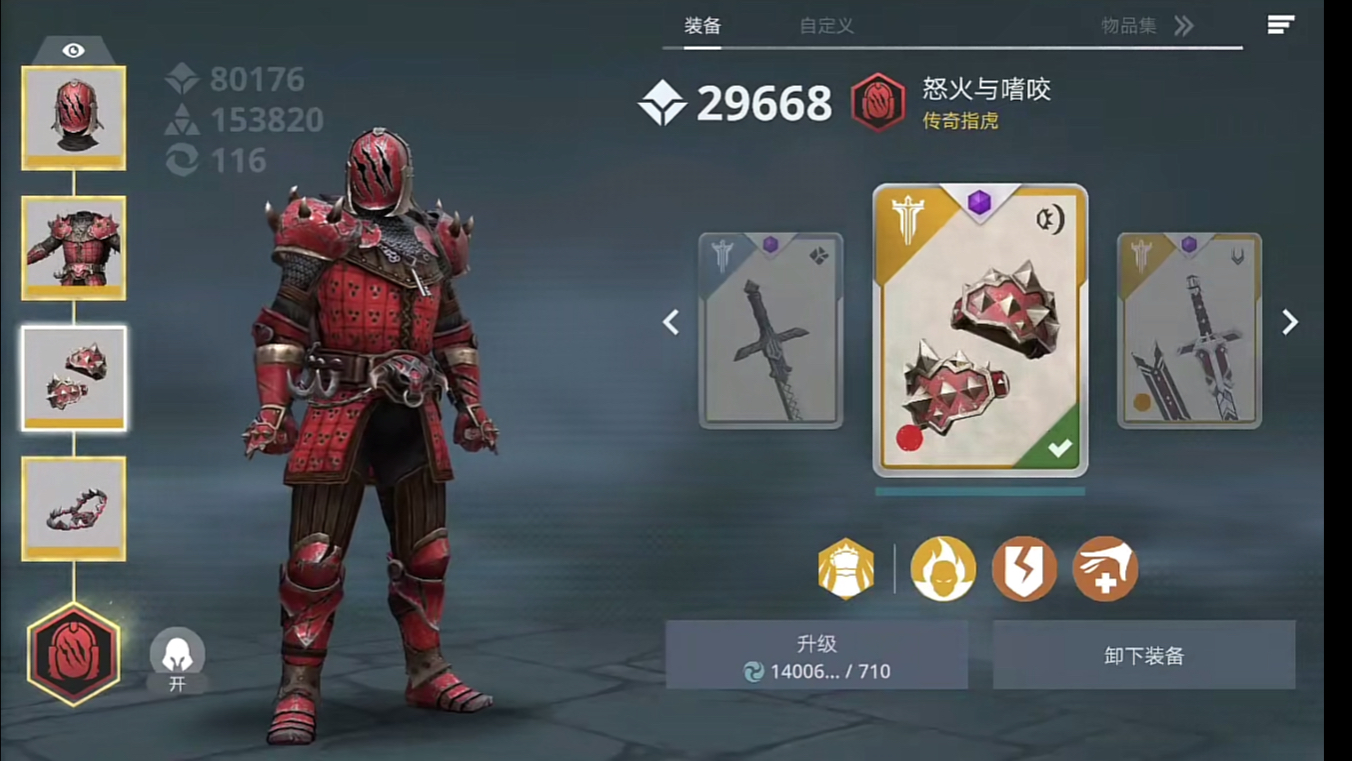Show the previous weapon card
Viewport: 1352px width, 761px height.
[671, 322]
